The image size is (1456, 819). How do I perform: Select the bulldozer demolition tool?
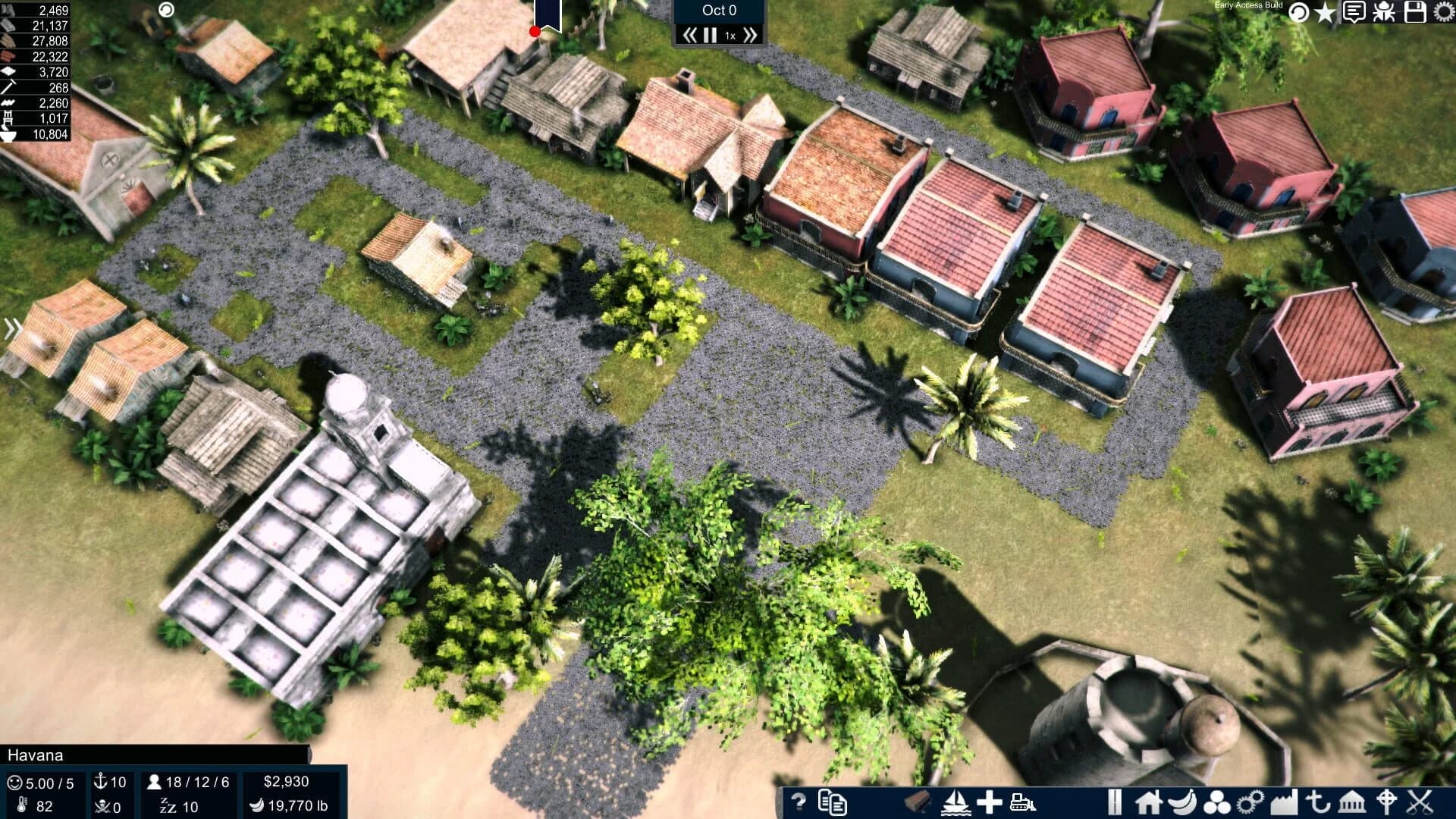[x=1021, y=802]
